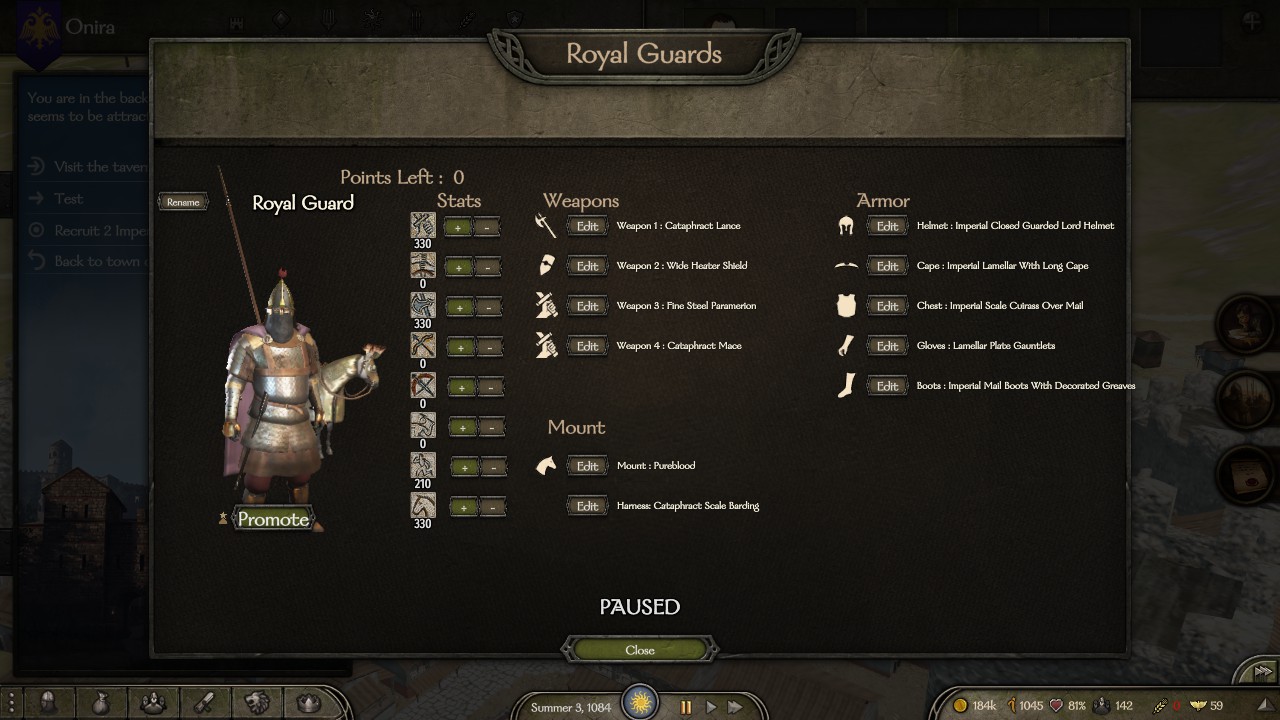The height and width of the screenshot is (720, 1280).
Task: Increase the first stat with plus
Action: click(459, 227)
